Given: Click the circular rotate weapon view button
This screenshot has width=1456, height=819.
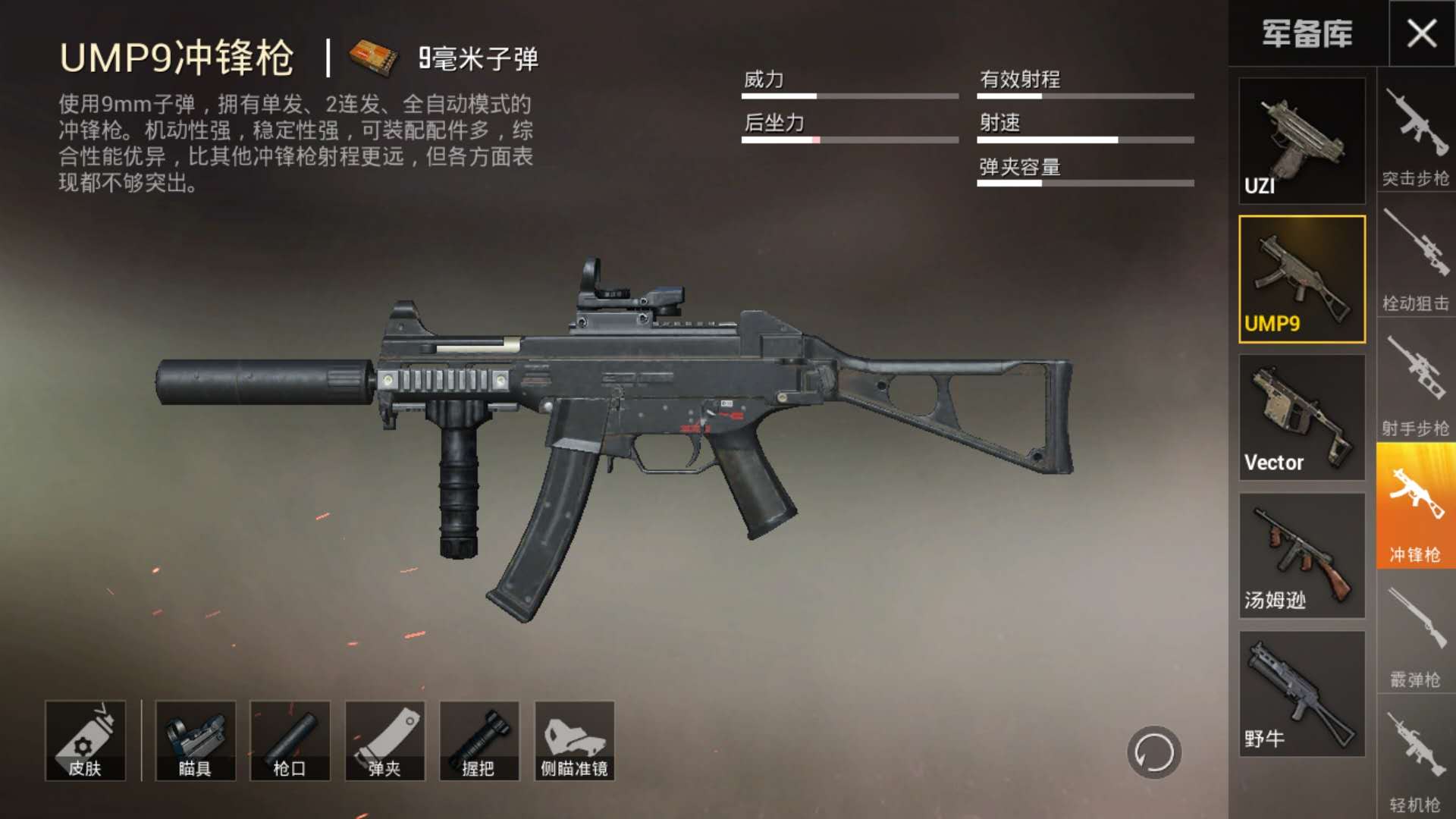Looking at the screenshot, I should coord(1153,752).
